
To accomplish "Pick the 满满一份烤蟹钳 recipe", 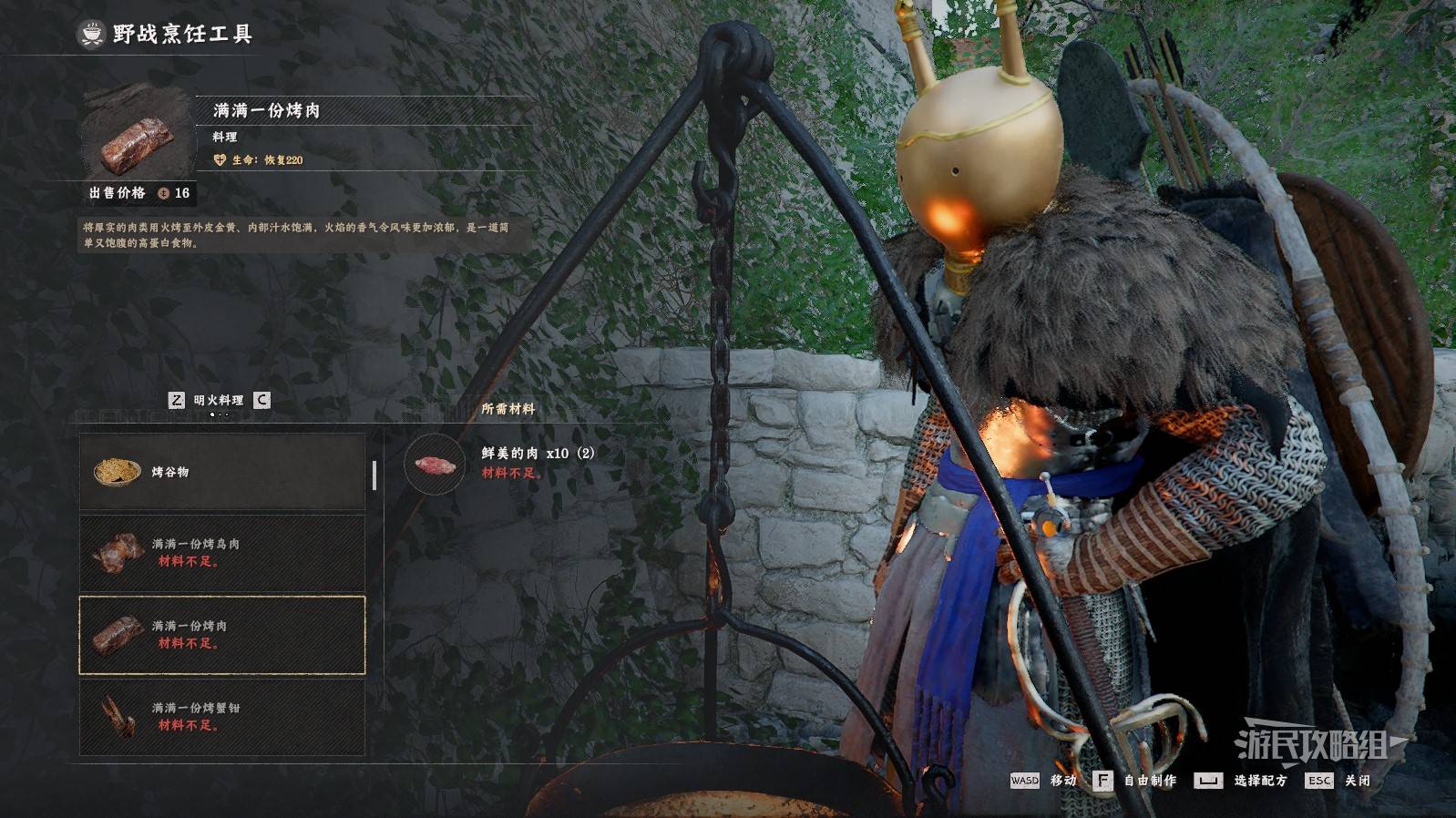I will coord(222,717).
